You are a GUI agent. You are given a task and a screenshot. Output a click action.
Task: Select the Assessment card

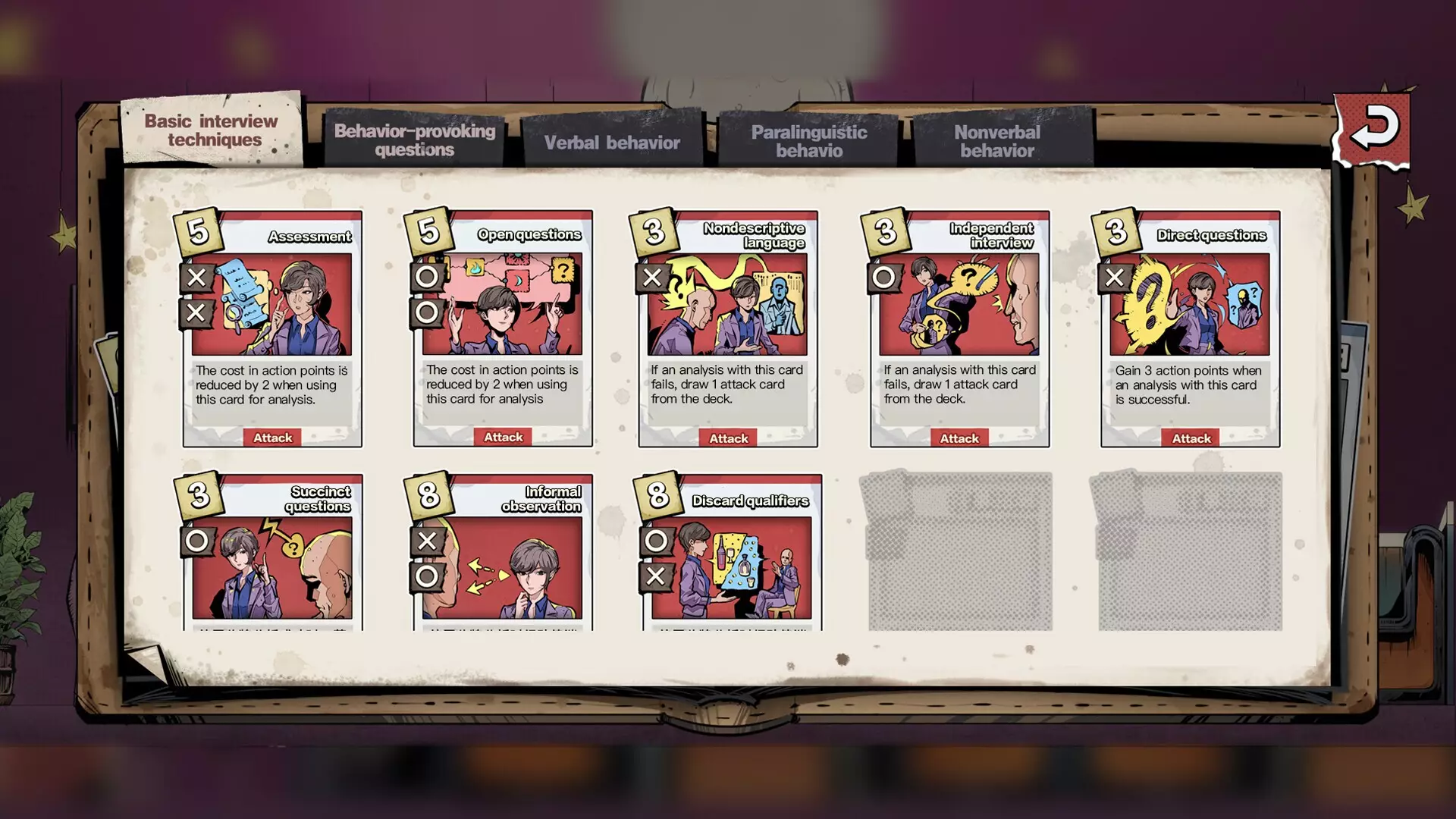point(272,328)
